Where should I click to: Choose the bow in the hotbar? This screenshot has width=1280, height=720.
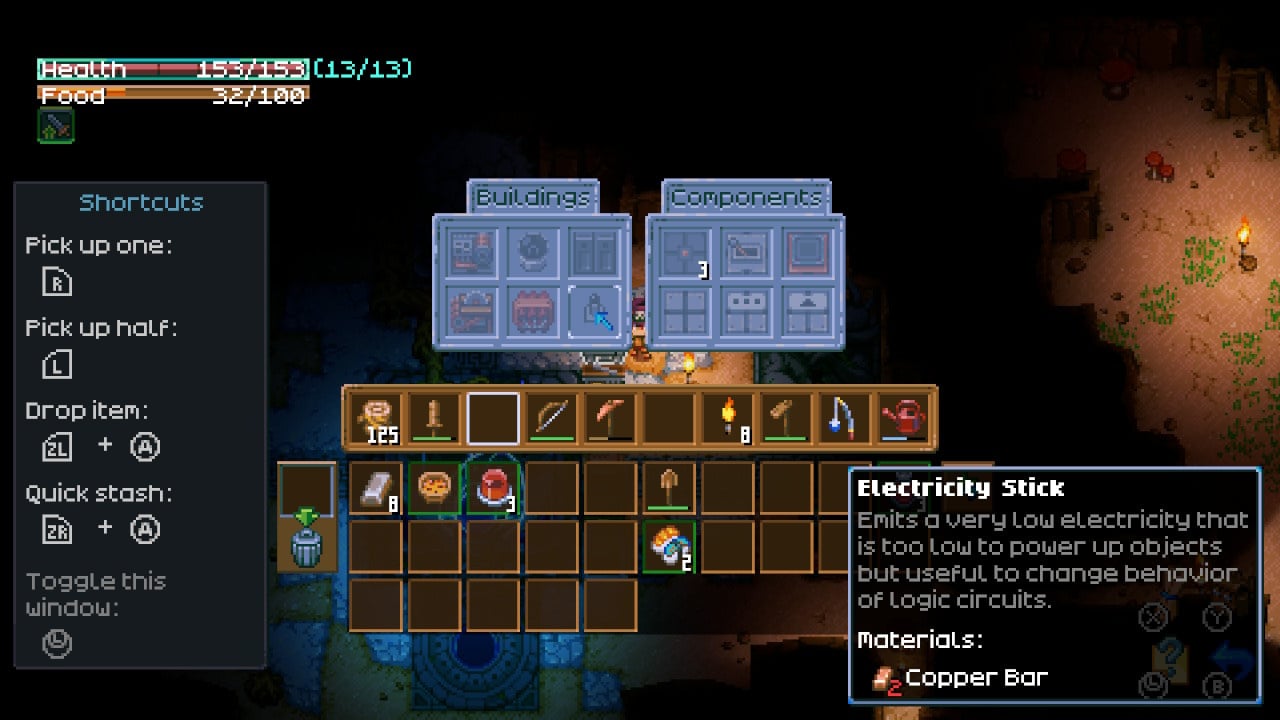pyautogui.click(x=552, y=419)
